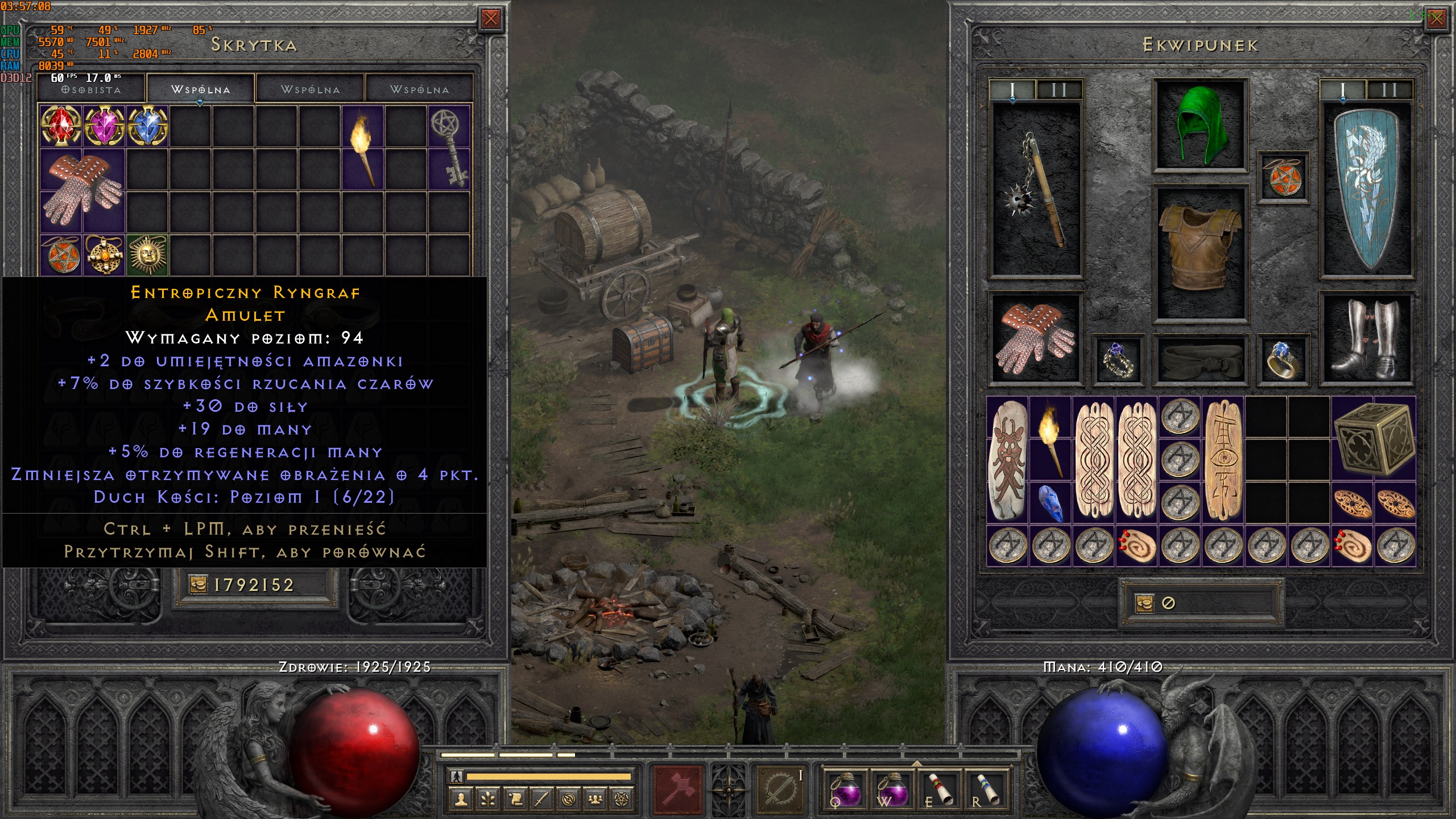Screen dimensions: 1456x819
Task: Close the inventory panel
Action: coord(1436,19)
